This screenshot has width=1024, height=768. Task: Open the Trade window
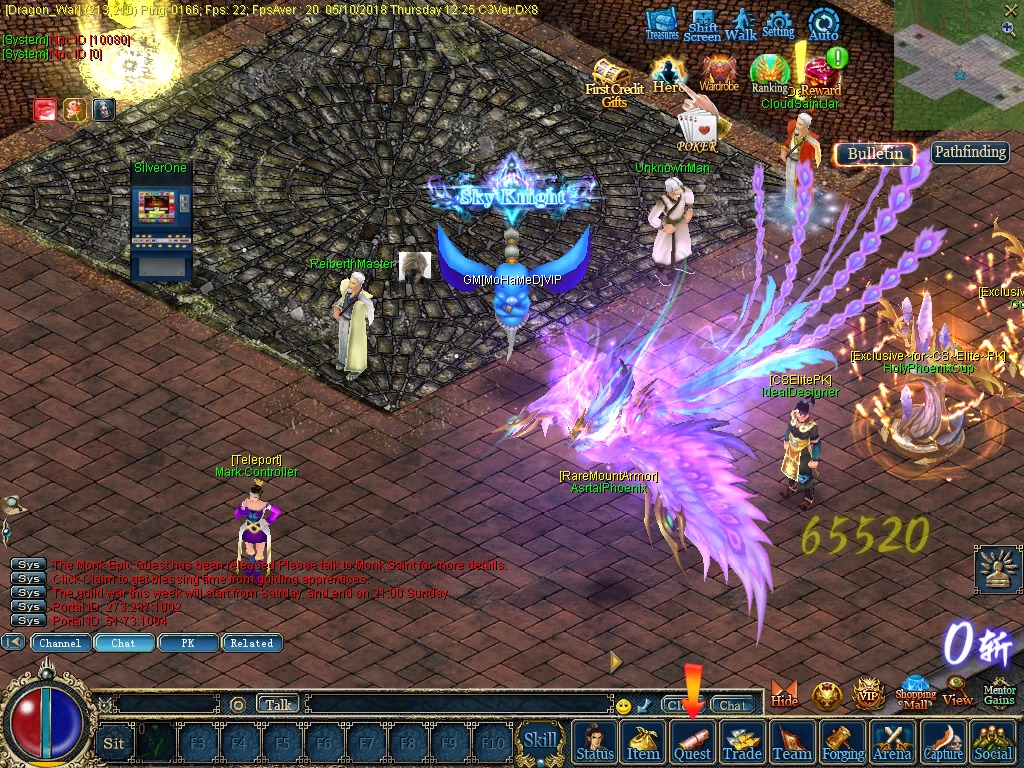[x=742, y=743]
